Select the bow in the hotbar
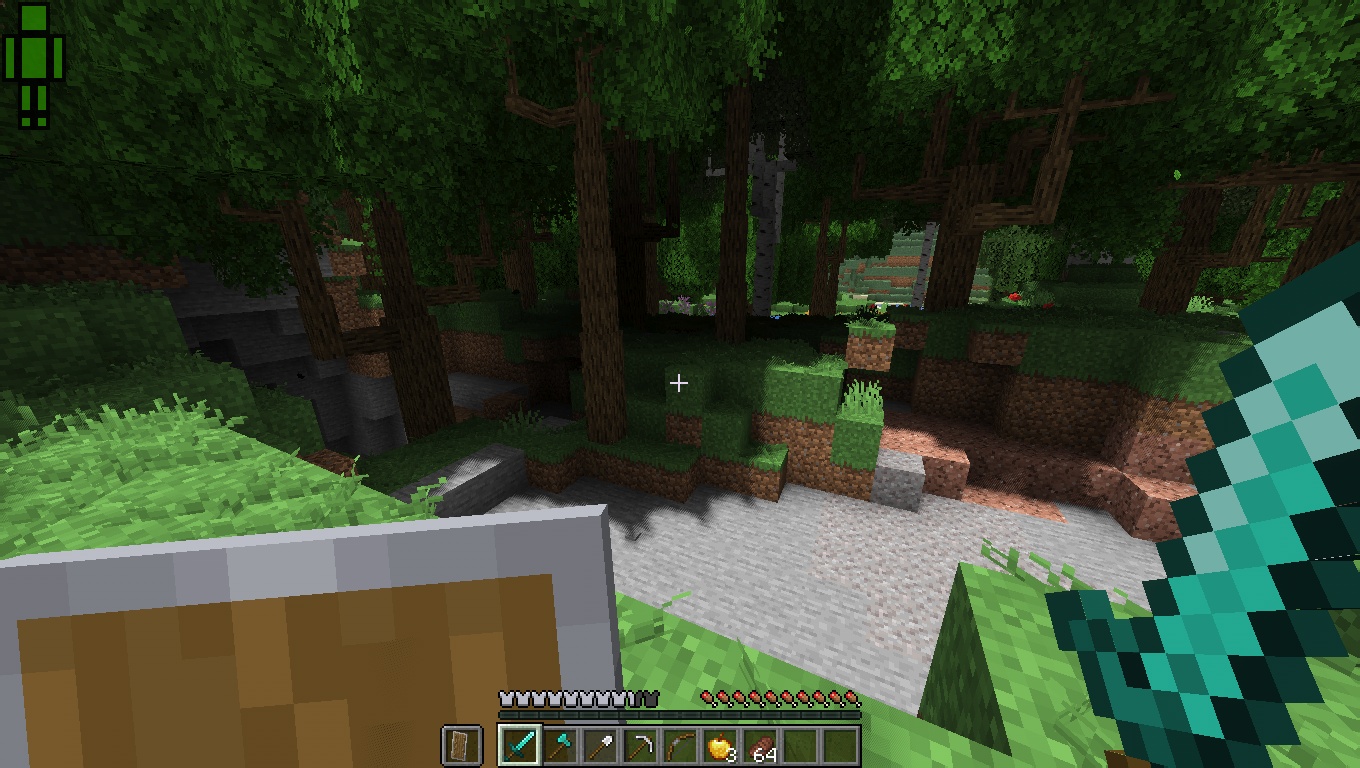 pyautogui.click(x=682, y=747)
